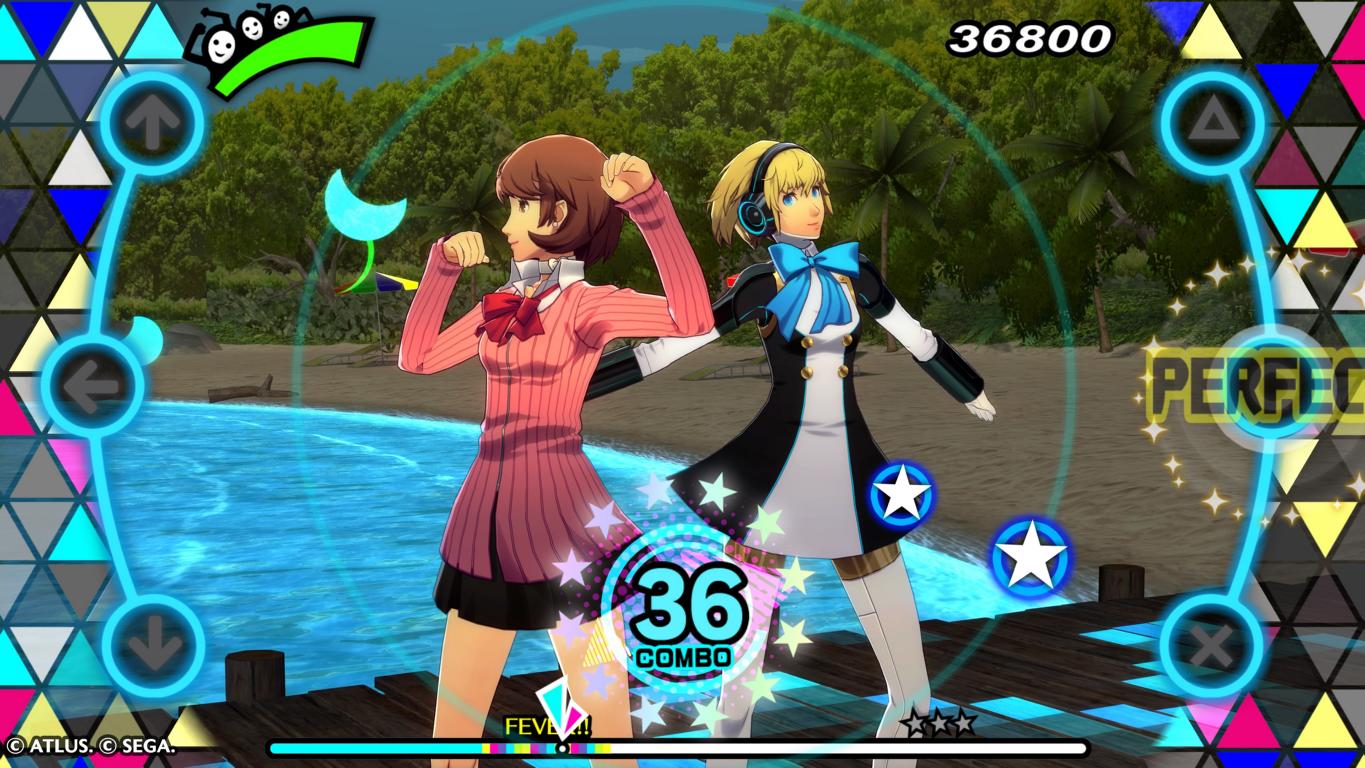The height and width of the screenshot is (768, 1365).
Task: Tap the up arrow note target
Action: [153, 125]
